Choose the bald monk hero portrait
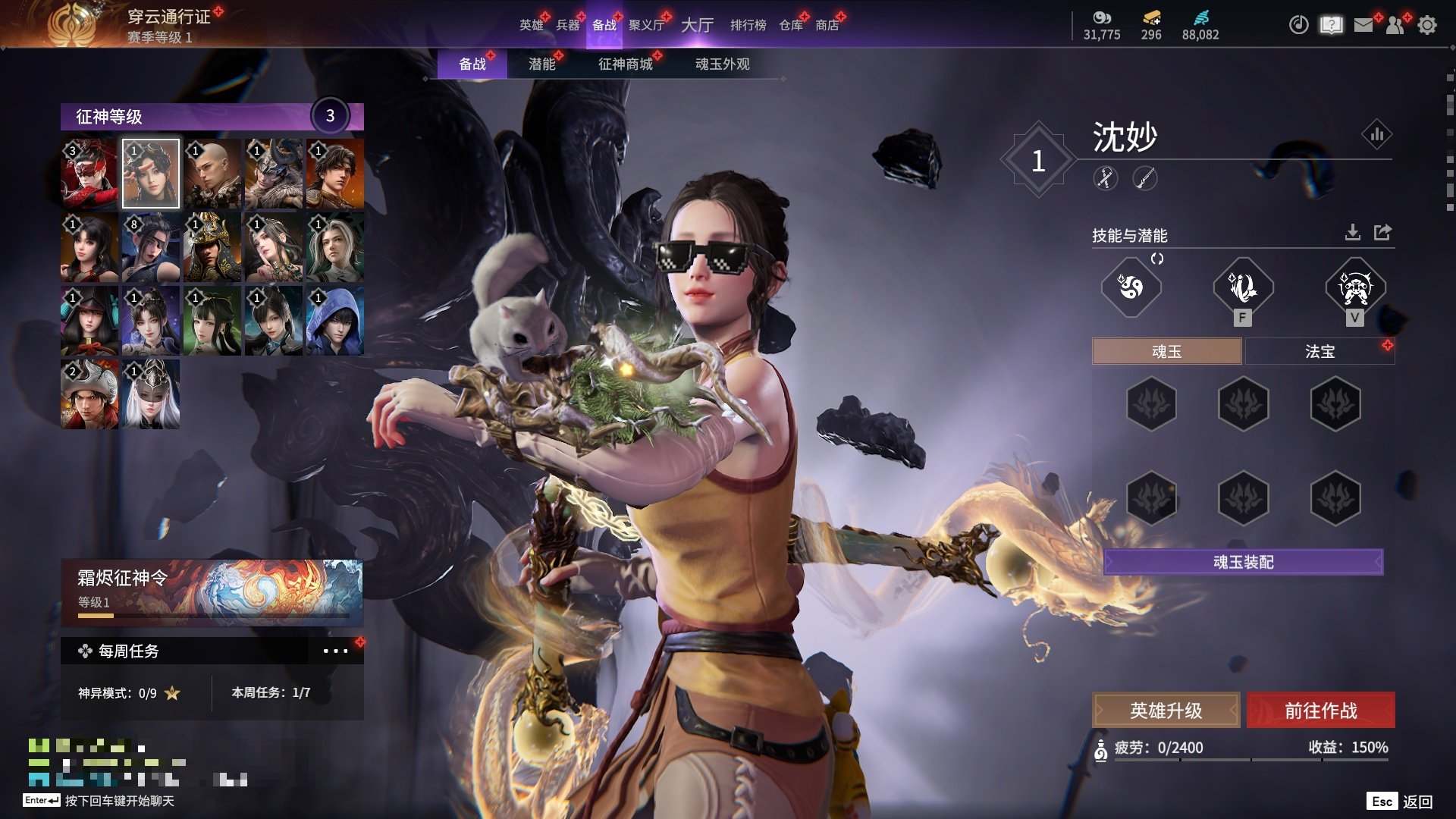The width and height of the screenshot is (1456, 819). (x=212, y=174)
